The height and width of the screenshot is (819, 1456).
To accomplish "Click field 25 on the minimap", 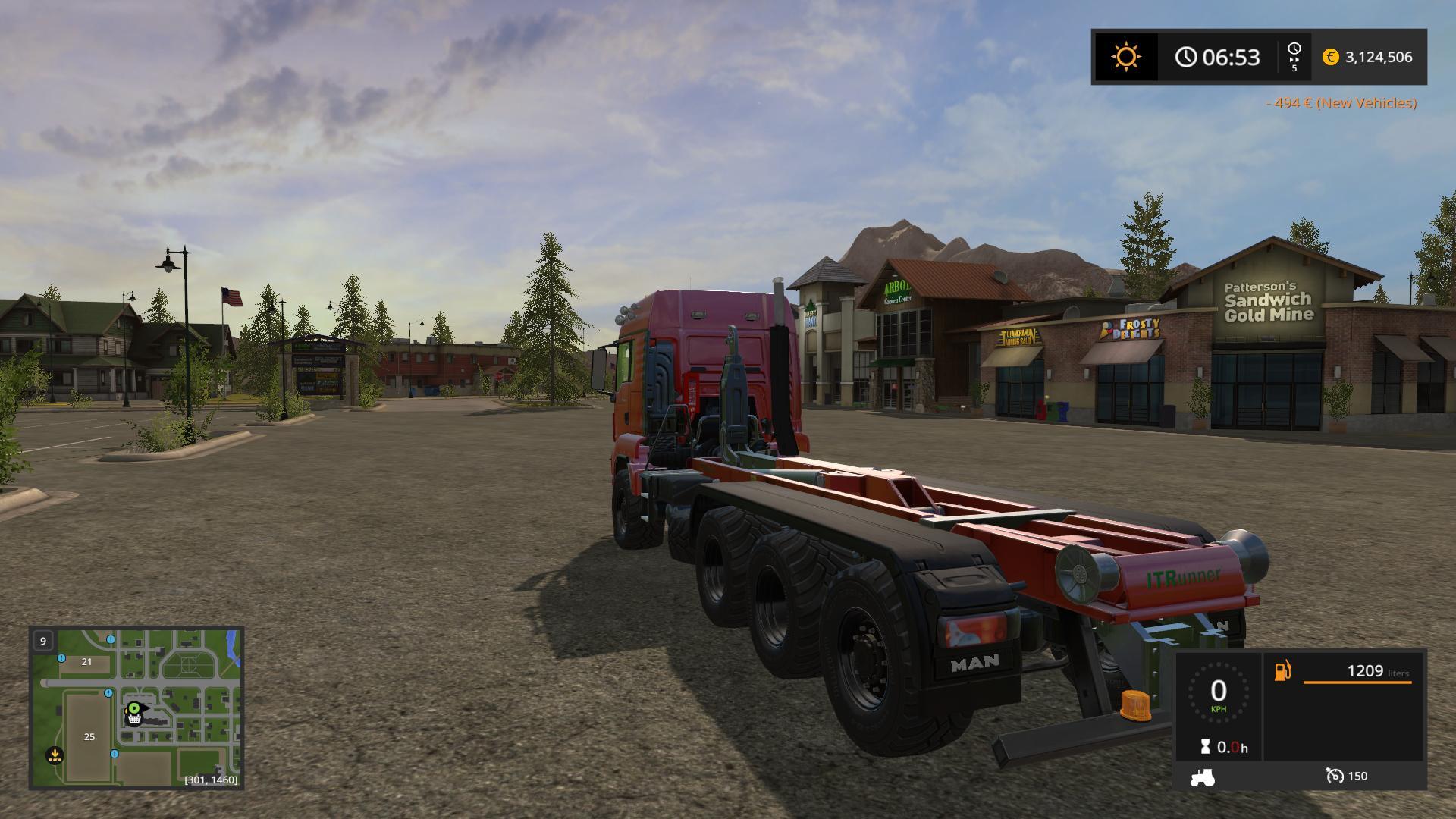I will 89,736.
